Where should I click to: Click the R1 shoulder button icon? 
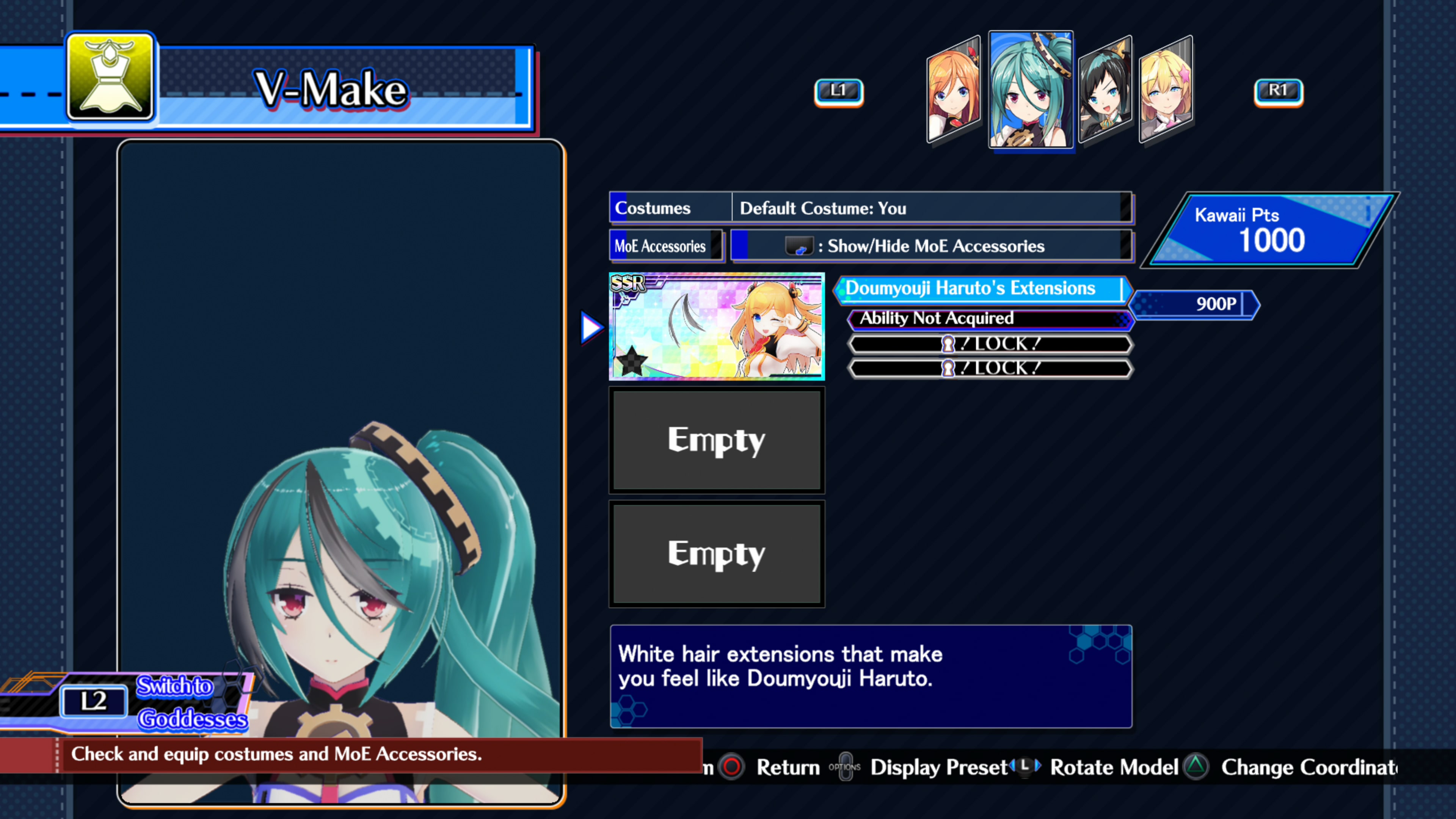(x=1279, y=91)
